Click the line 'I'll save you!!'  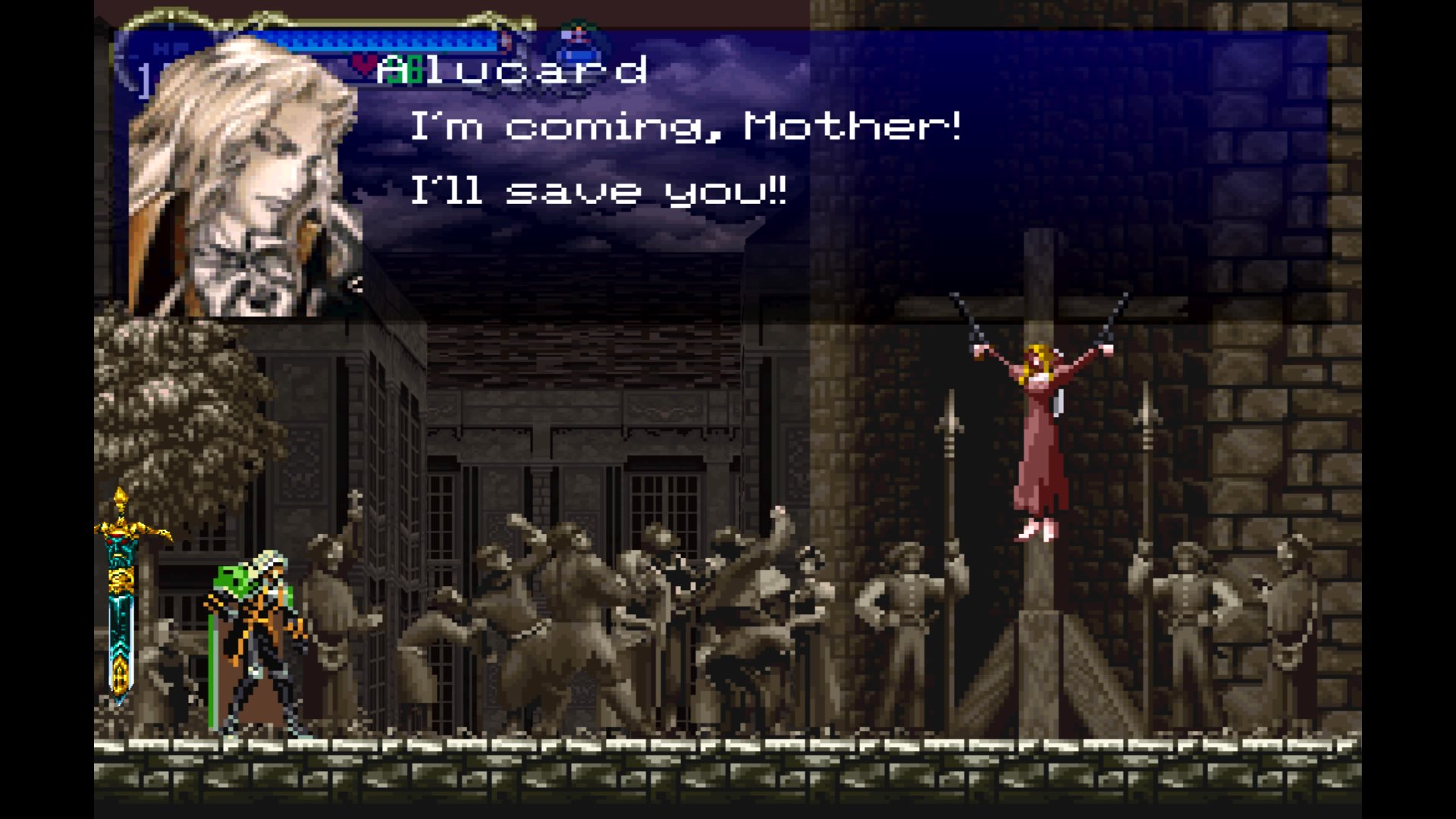(599, 190)
